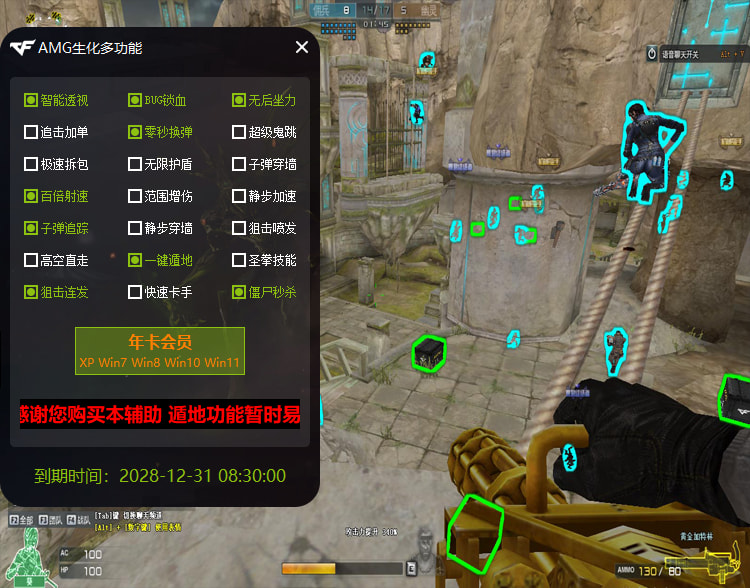Screen dimensions: 750x588
Task: Enable 极速拆包
Action: tap(31, 164)
